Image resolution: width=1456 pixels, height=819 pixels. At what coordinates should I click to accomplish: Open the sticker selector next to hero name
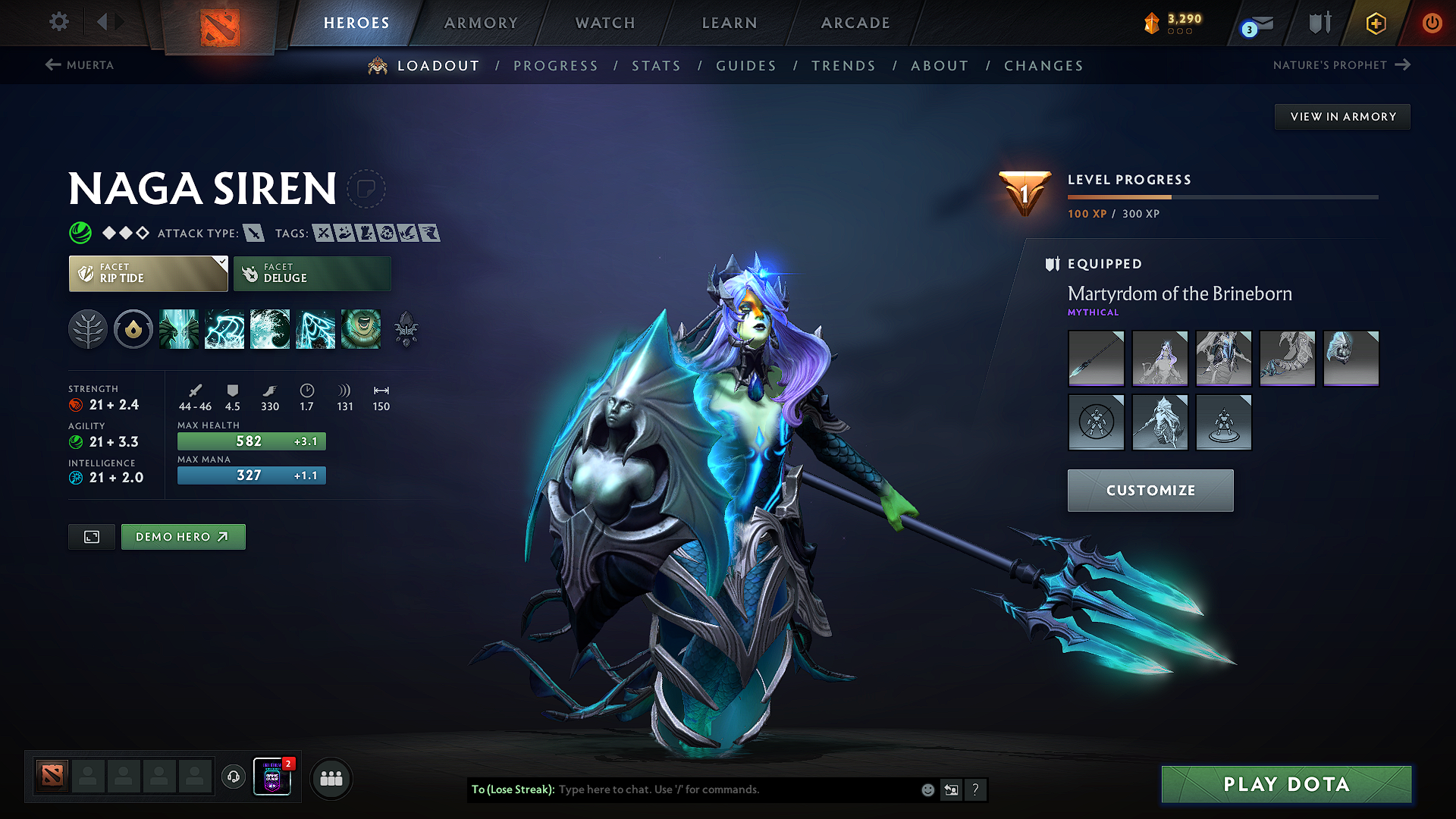coord(367,190)
